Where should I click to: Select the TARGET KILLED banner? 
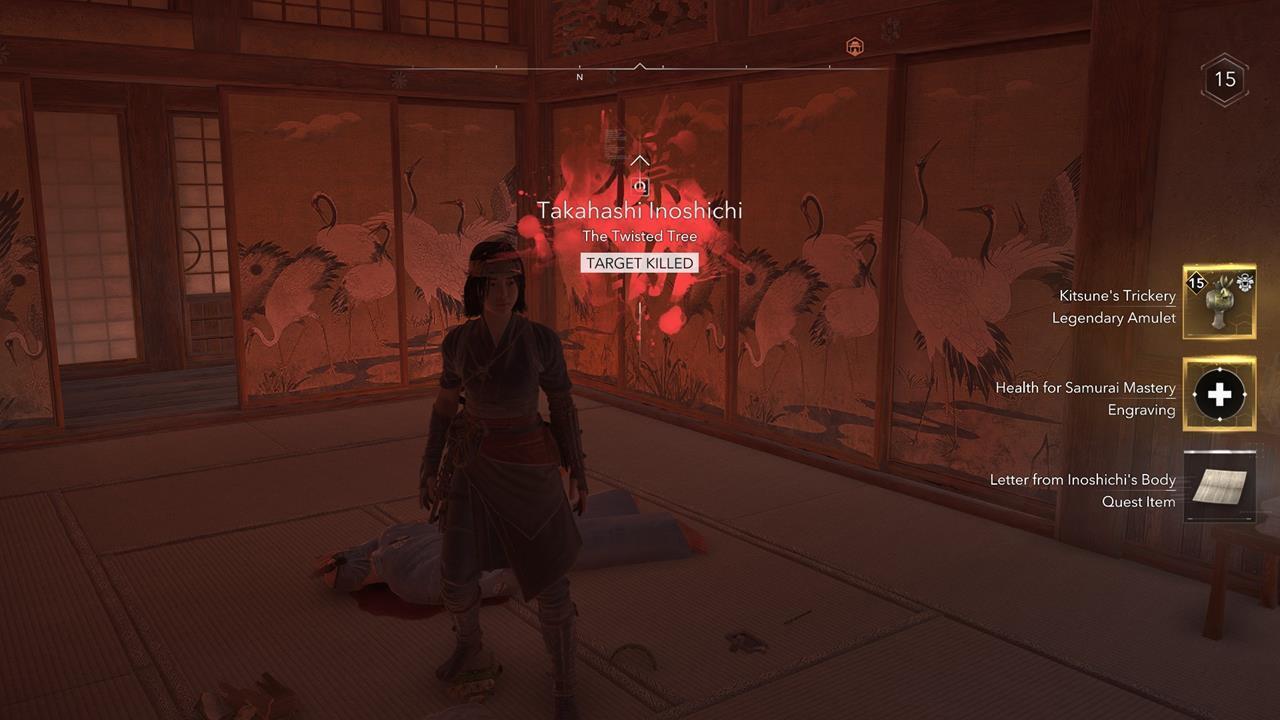tap(638, 263)
